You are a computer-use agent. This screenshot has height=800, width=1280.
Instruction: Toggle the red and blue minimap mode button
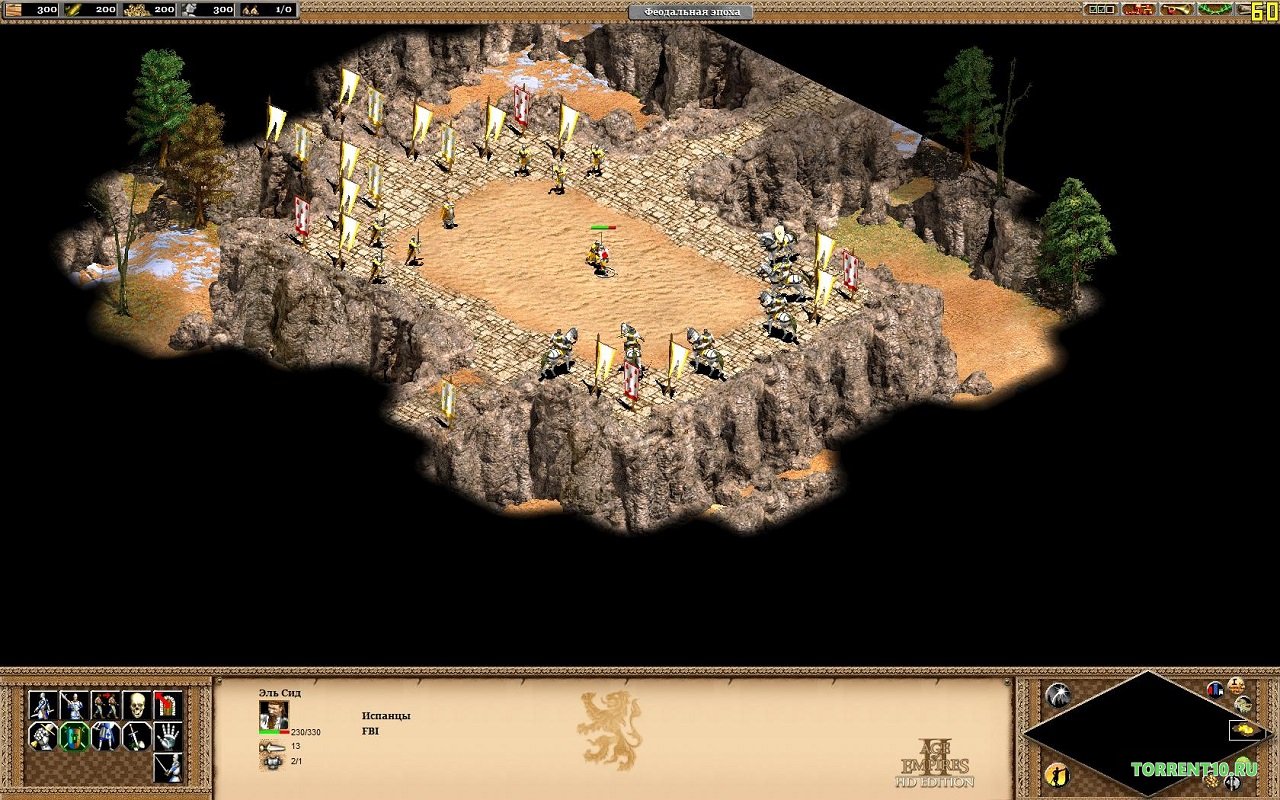1215,689
